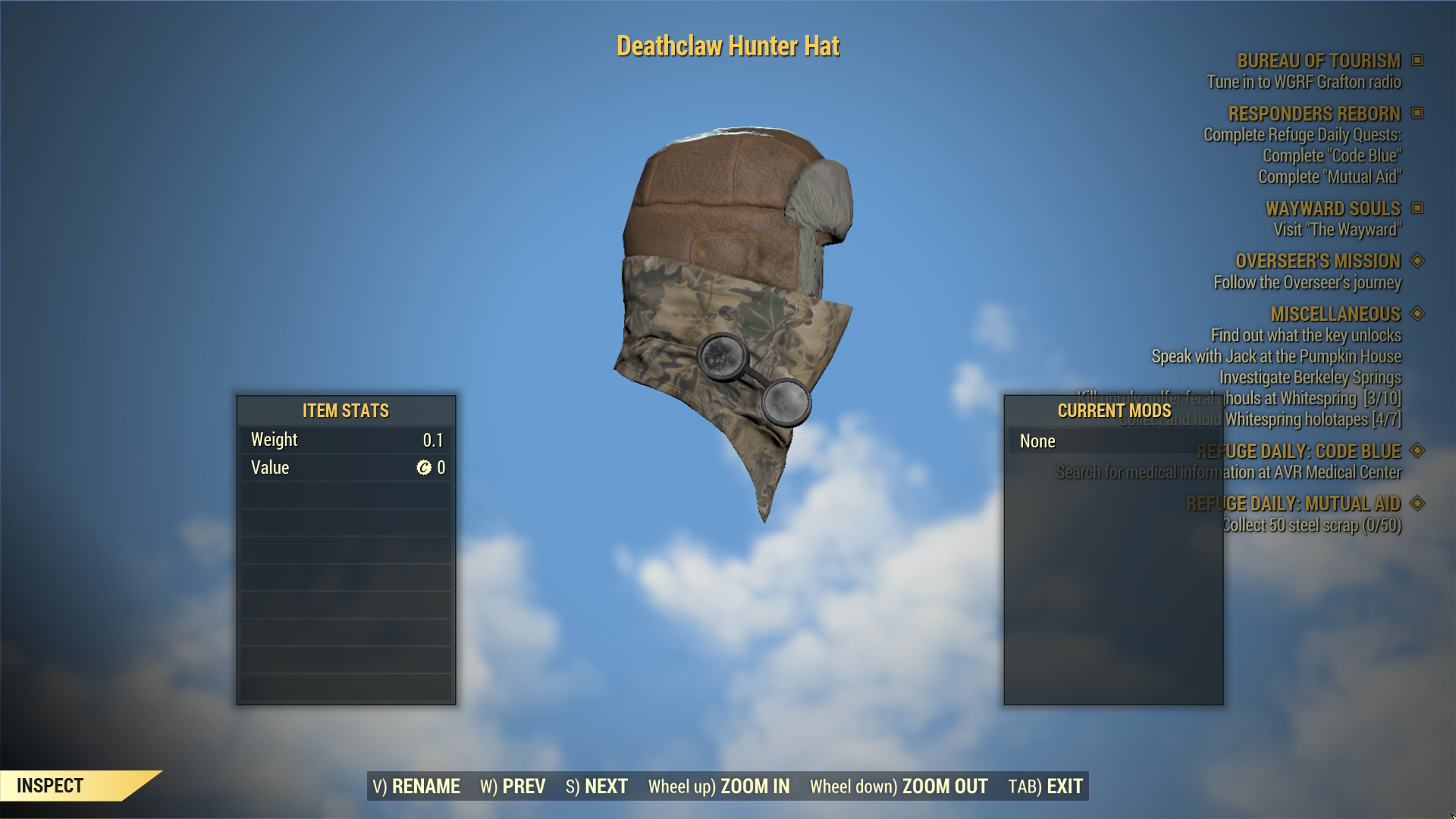Select ZOOM OUT on the bottom bar
This screenshot has width=1456, height=819.
[x=898, y=786]
